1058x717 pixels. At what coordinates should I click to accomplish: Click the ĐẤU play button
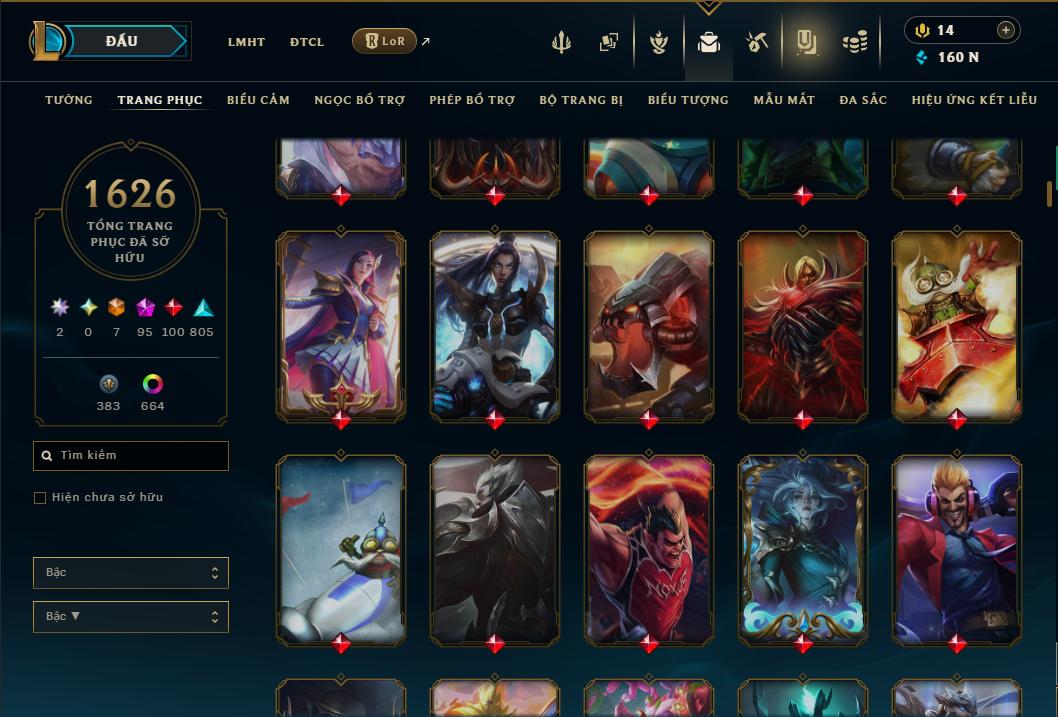[x=121, y=41]
